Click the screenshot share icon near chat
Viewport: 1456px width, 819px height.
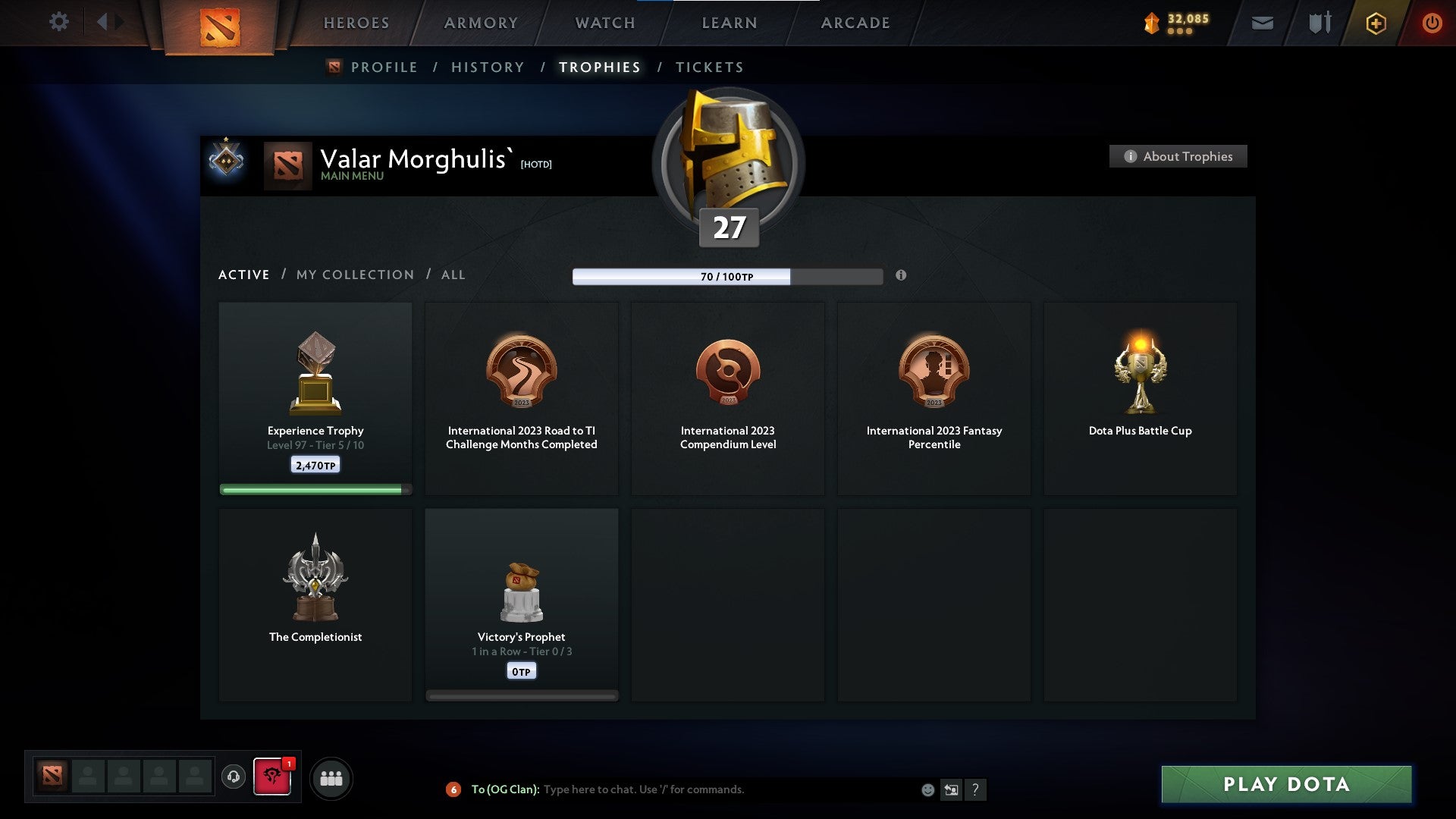click(952, 789)
